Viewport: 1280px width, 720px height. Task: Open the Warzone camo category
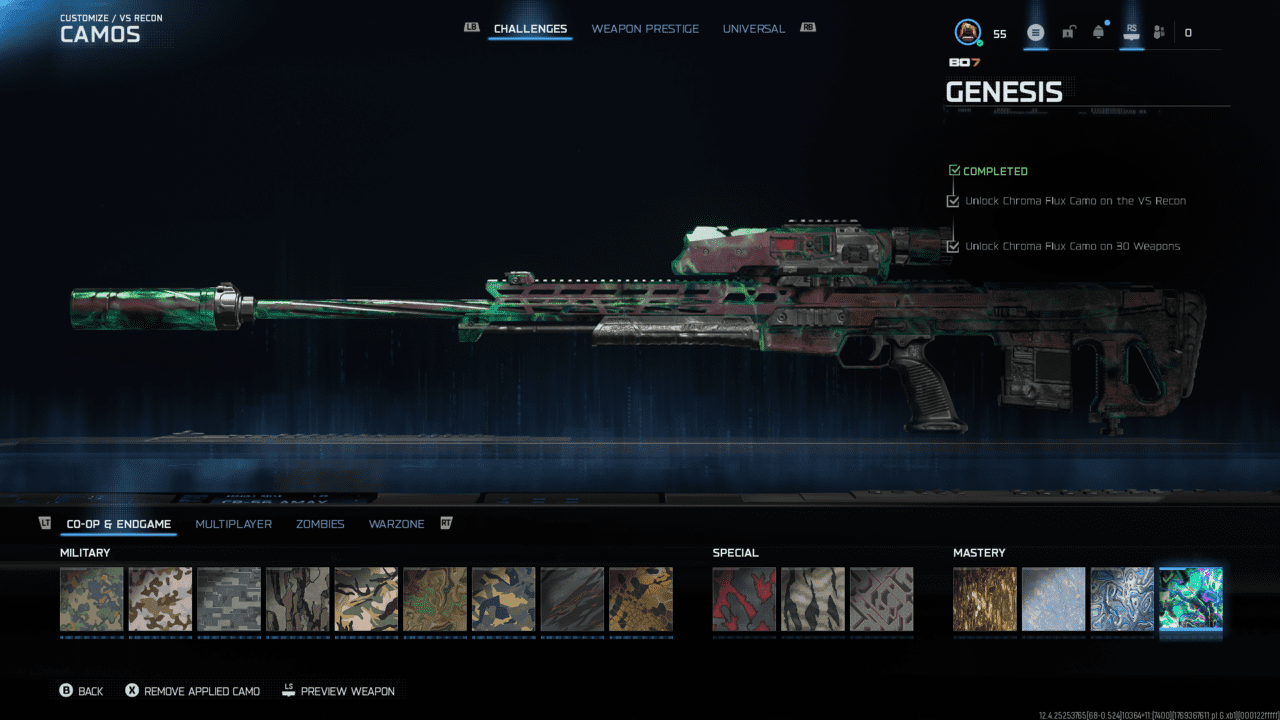pyautogui.click(x=396, y=524)
